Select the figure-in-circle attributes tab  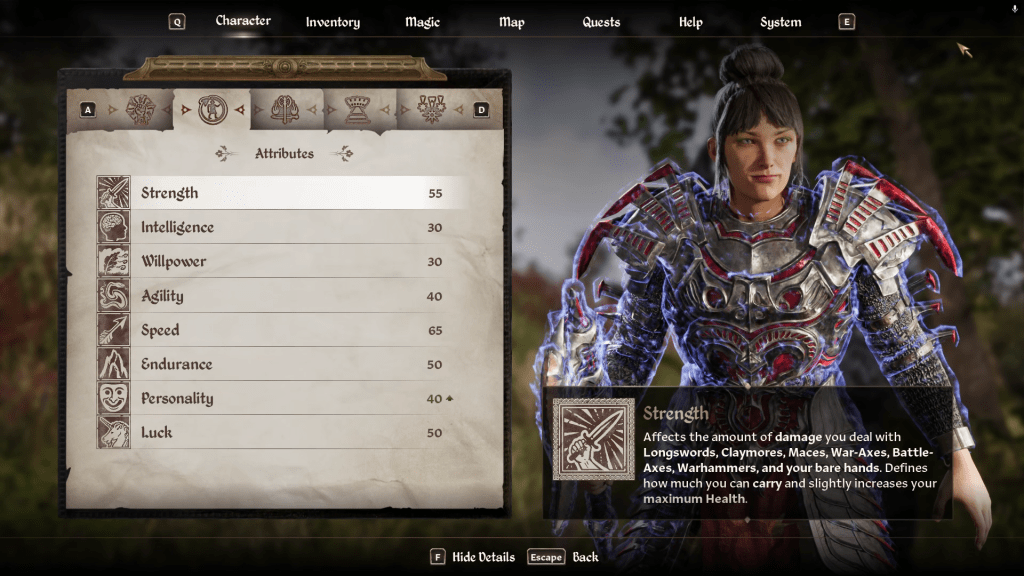coord(213,109)
